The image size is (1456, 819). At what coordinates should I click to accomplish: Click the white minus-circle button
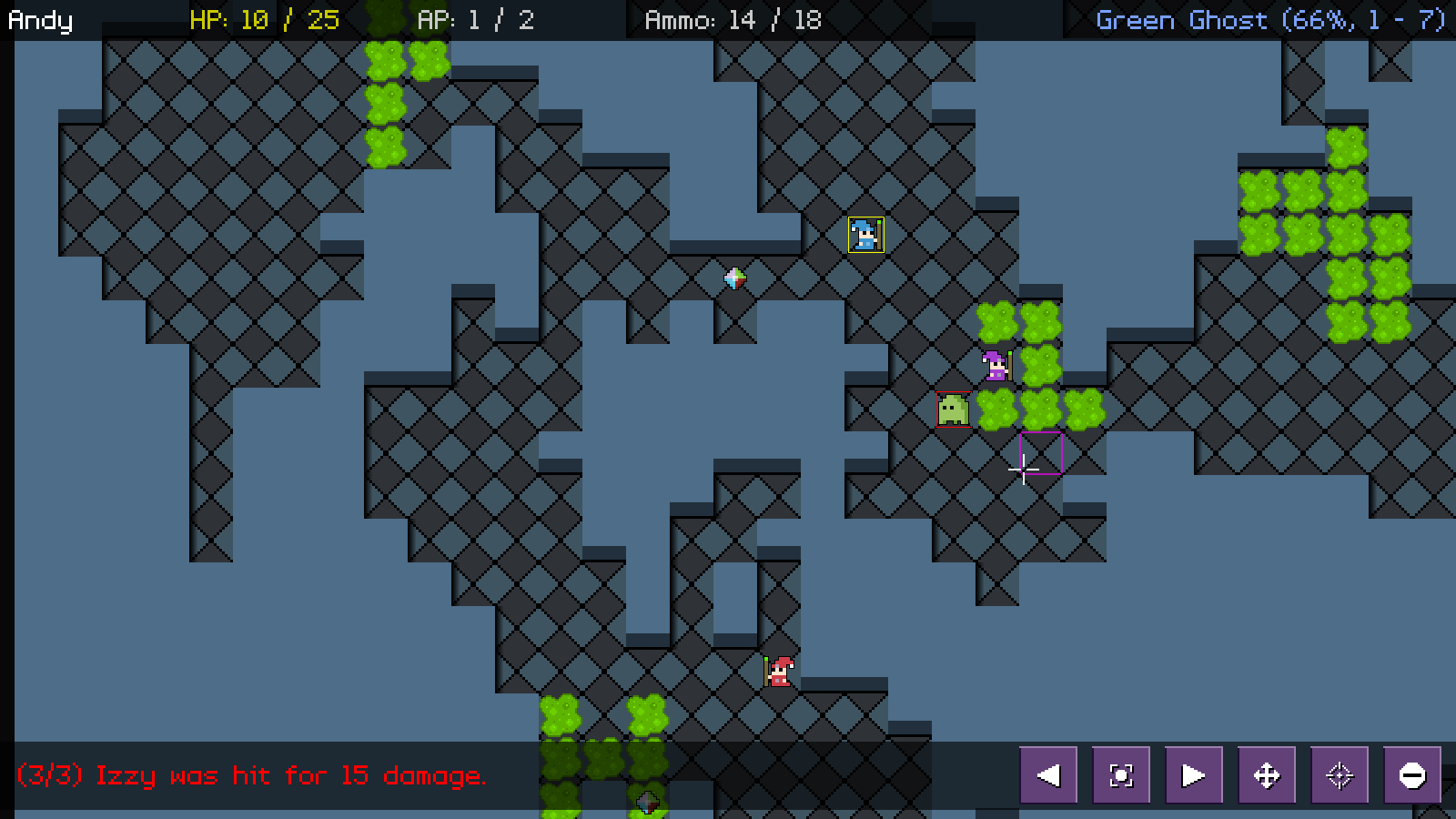1412,775
